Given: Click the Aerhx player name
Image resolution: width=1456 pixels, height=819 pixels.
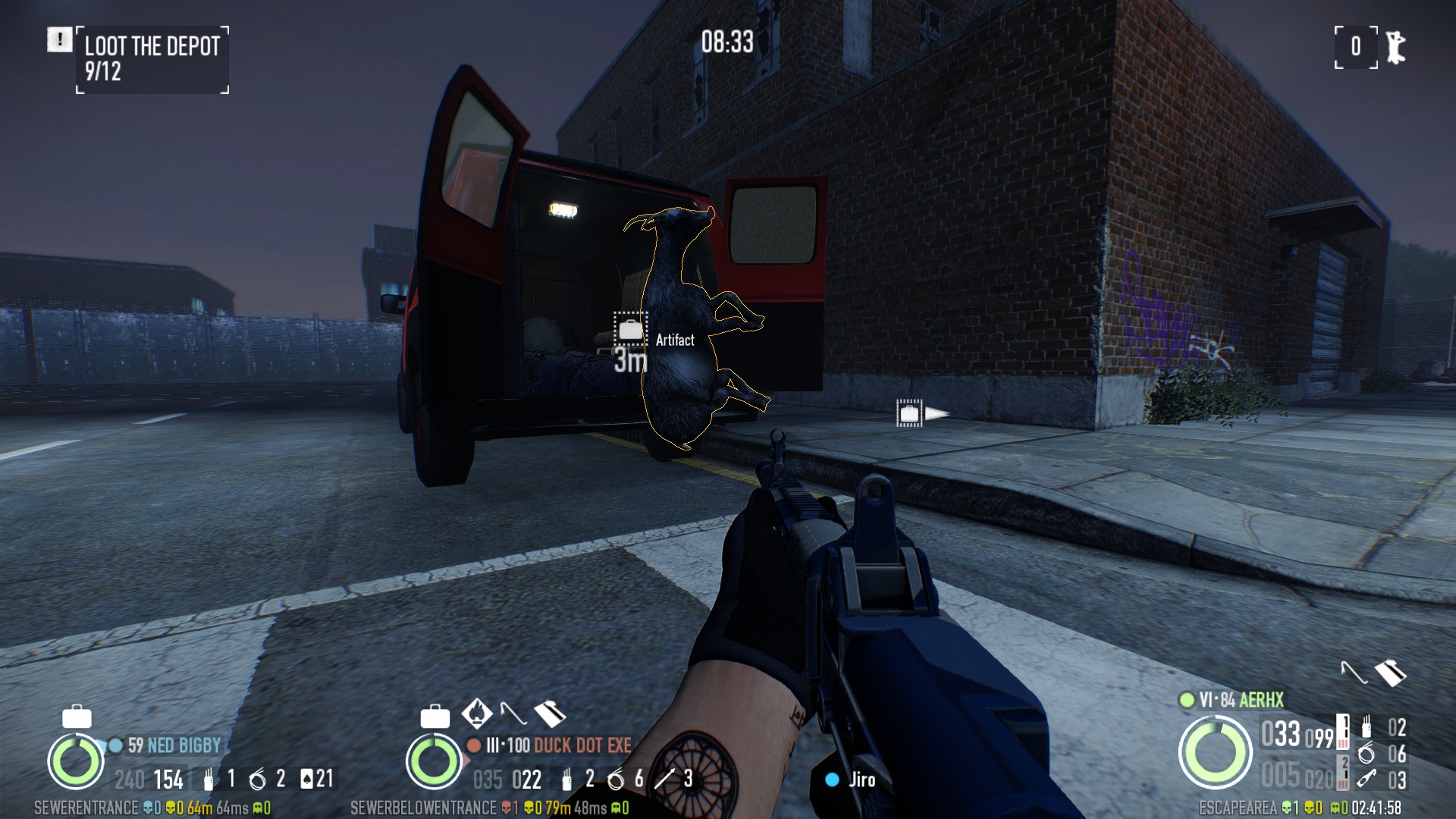Looking at the screenshot, I should tap(1262, 700).
